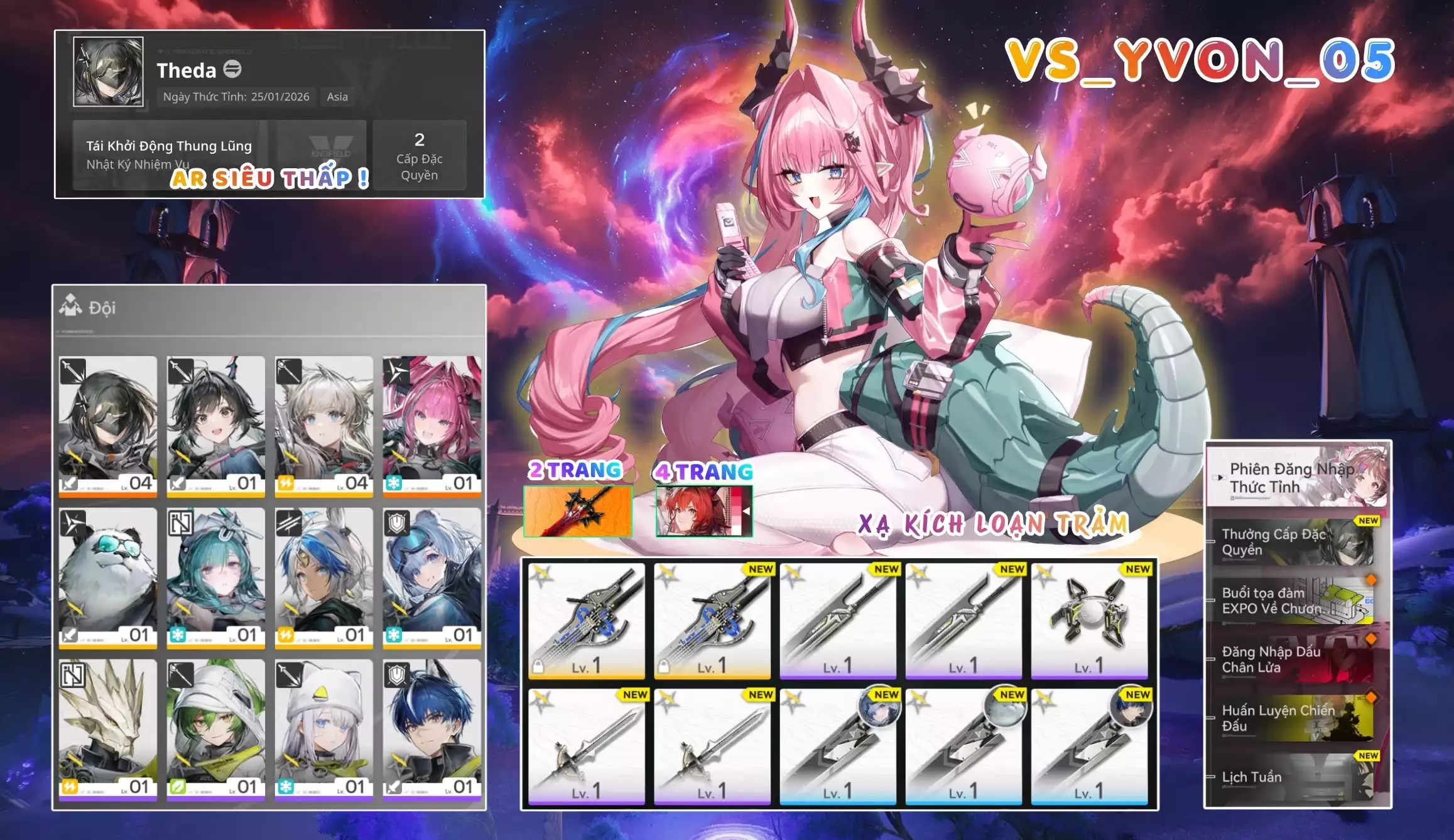1454x840 pixels.
Task: Open the Asia server selector
Action: [337, 97]
